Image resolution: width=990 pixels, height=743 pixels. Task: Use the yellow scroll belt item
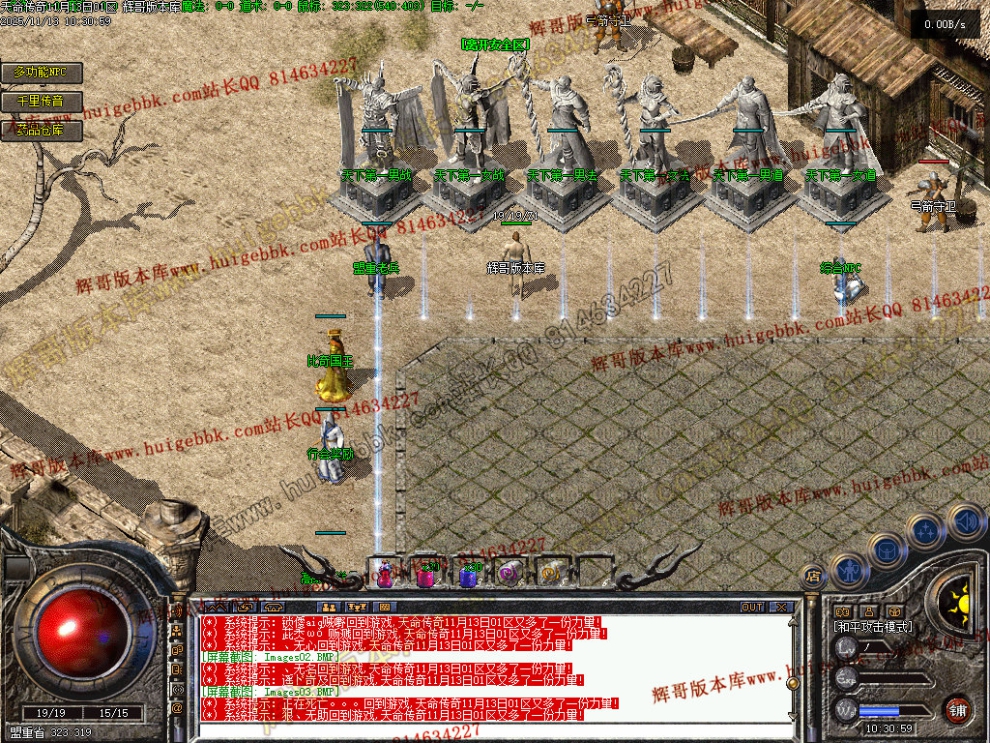(551, 573)
